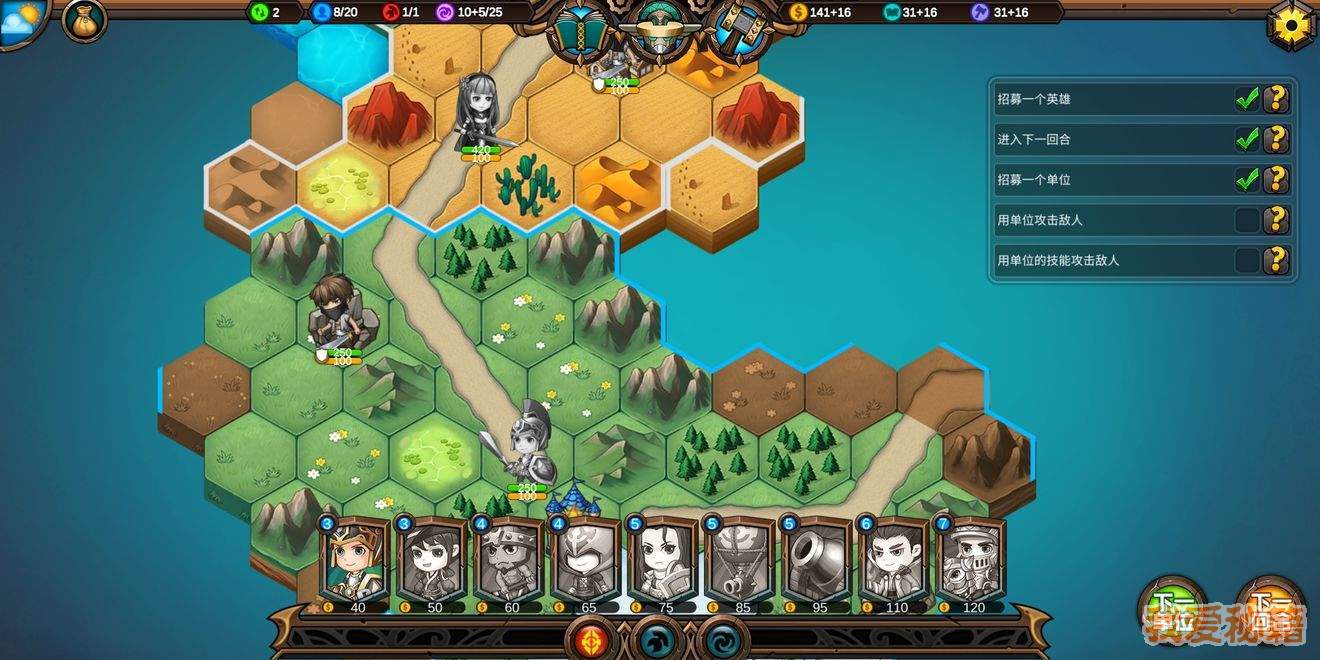The height and width of the screenshot is (660, 1320).
Task: Select the unit card costing 75 gold
Action: (663, 560)
